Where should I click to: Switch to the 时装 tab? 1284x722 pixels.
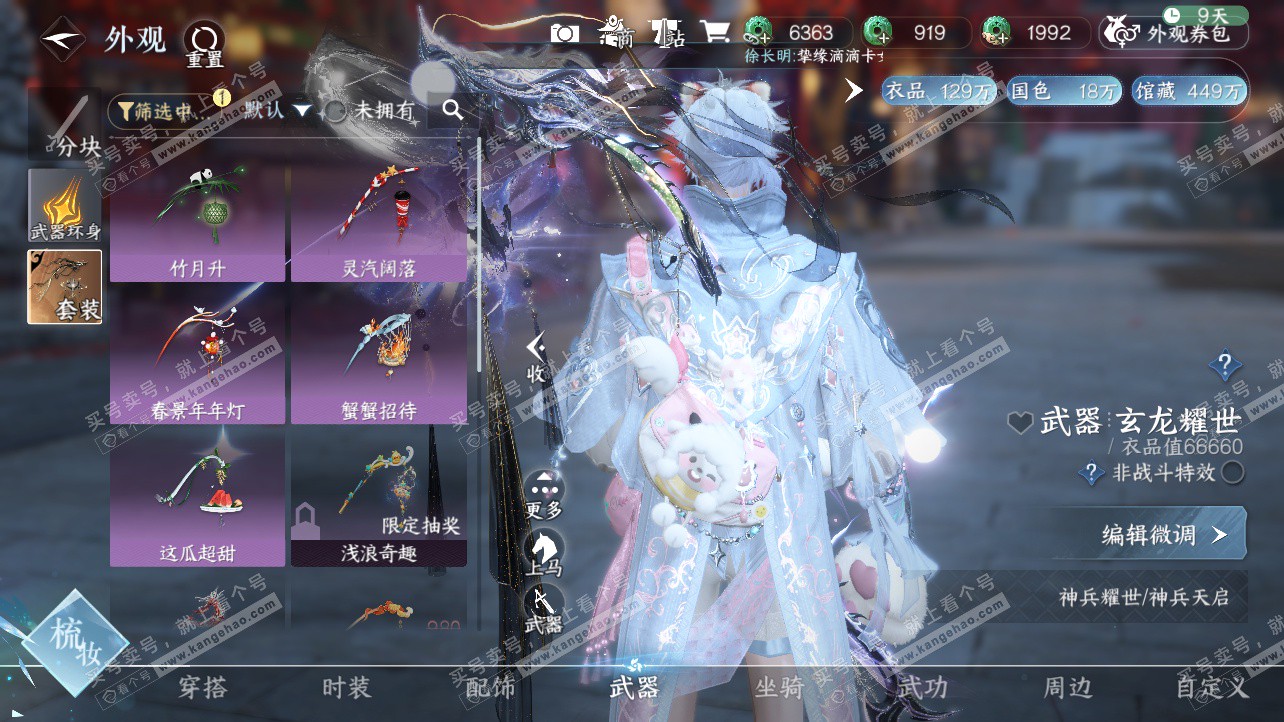point(346,687)
